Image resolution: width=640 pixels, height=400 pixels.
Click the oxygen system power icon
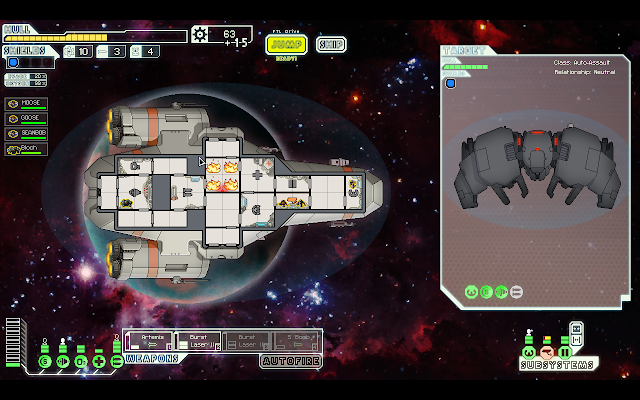point(81,361)
